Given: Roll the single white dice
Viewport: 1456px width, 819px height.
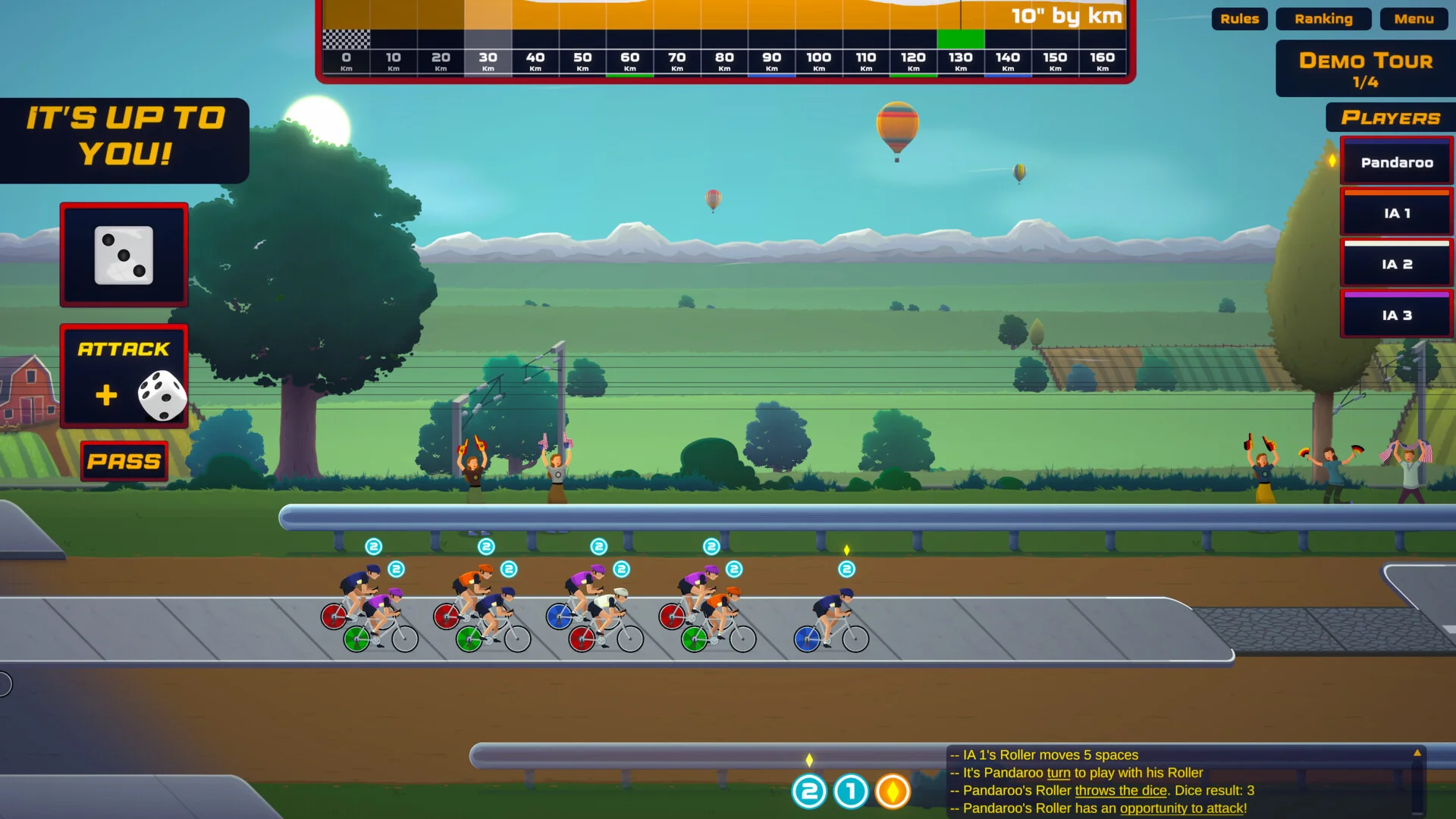Looking at the screenshot, I should pos(124,256).
